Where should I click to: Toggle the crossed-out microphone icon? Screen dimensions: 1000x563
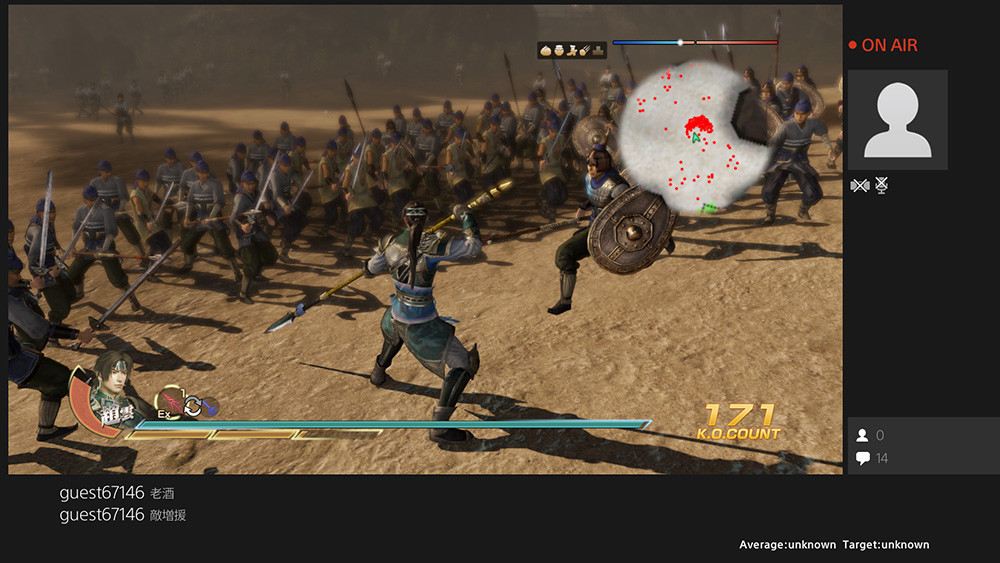882,185
